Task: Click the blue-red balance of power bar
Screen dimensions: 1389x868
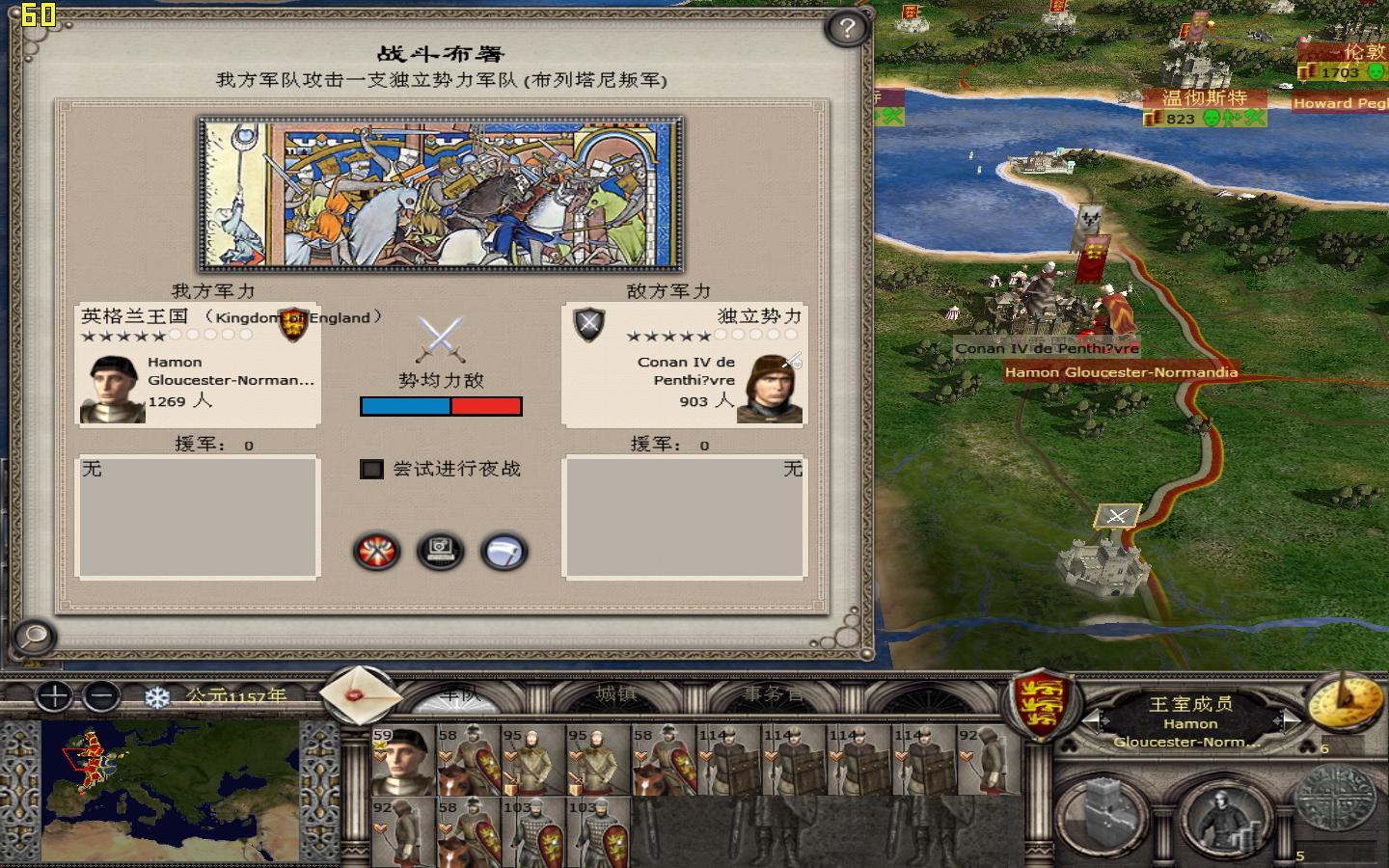Action: pyautogui.click(x=440, y=406)
